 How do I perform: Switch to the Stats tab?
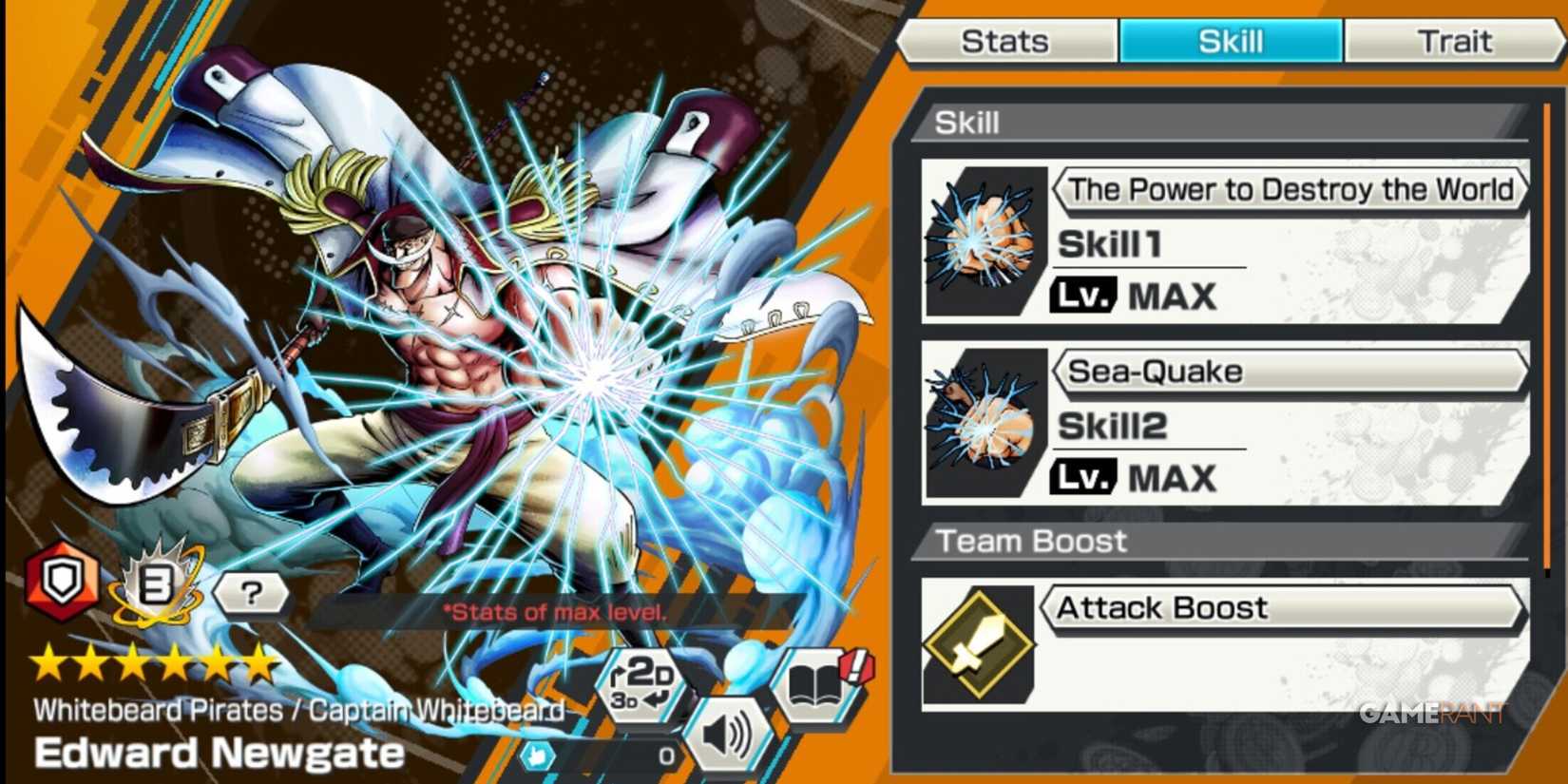[1005, 40]
